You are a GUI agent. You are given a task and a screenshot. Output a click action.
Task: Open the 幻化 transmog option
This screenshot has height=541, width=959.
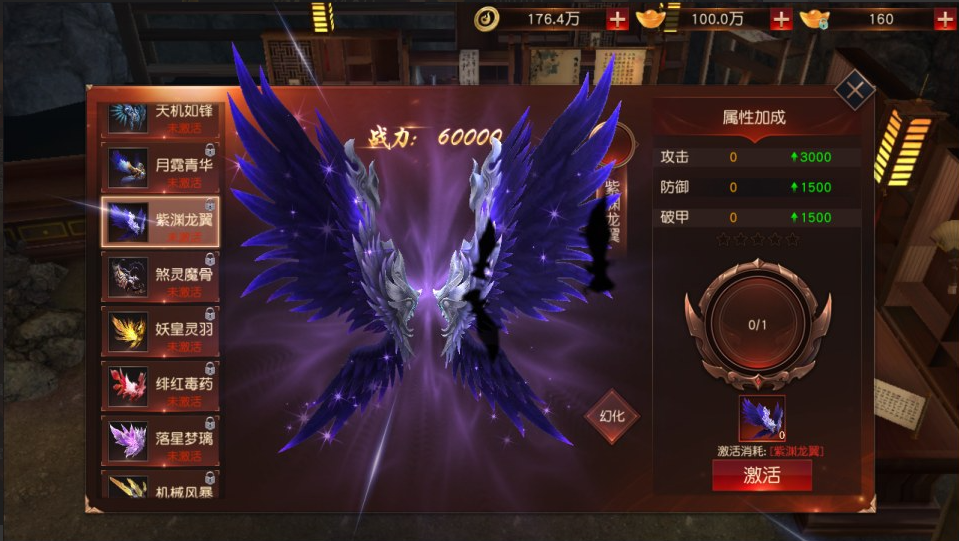(612, 415)
